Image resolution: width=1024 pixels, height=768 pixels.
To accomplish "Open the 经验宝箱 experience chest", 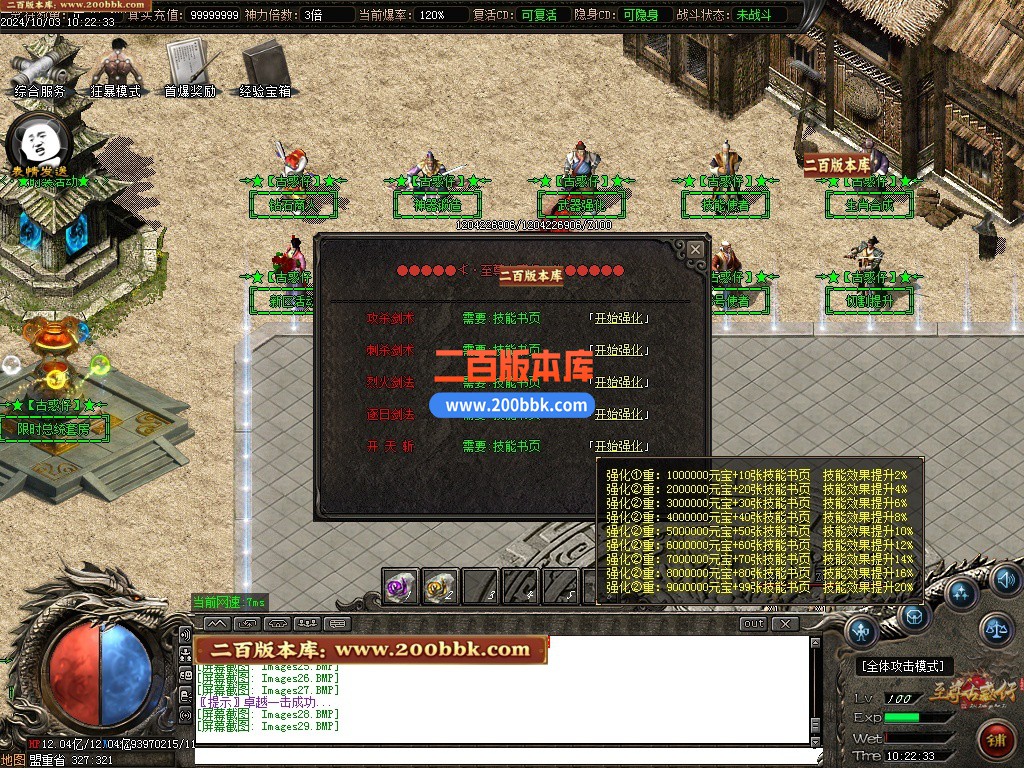I will point(265,68).
